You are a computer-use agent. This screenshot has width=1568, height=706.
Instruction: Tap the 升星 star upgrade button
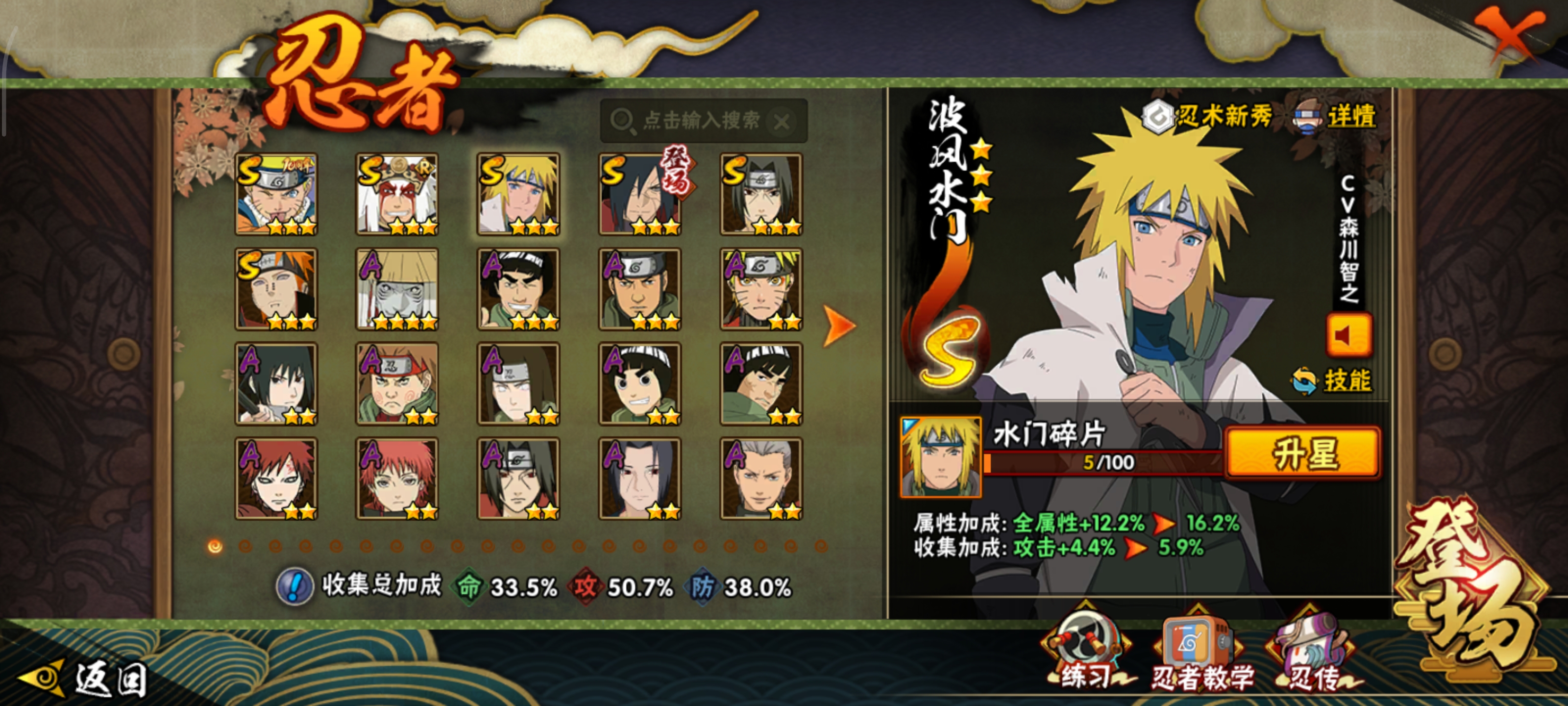(x=1302, y=453)
